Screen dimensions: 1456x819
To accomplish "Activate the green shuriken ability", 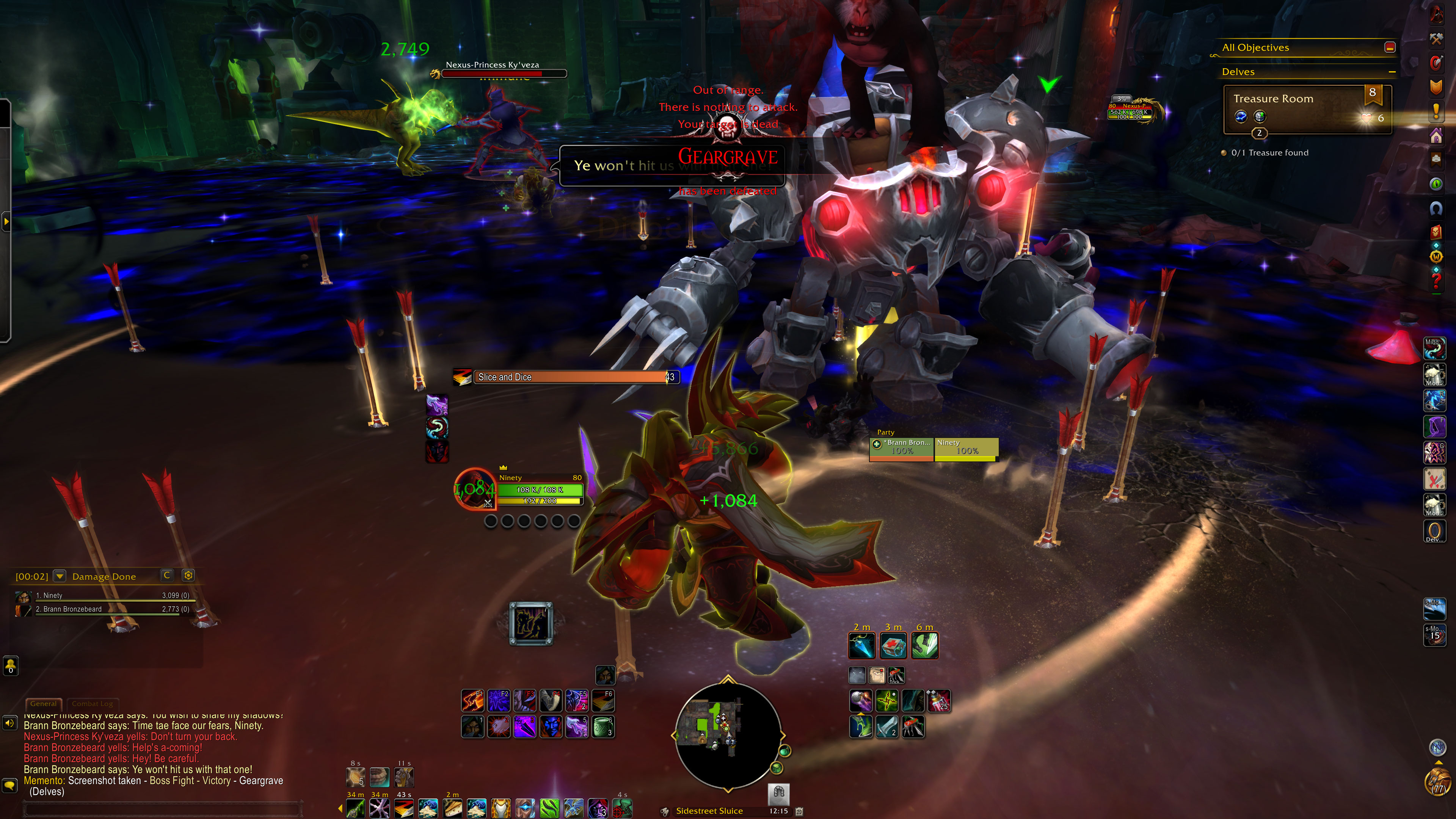I will pos(887,701).
